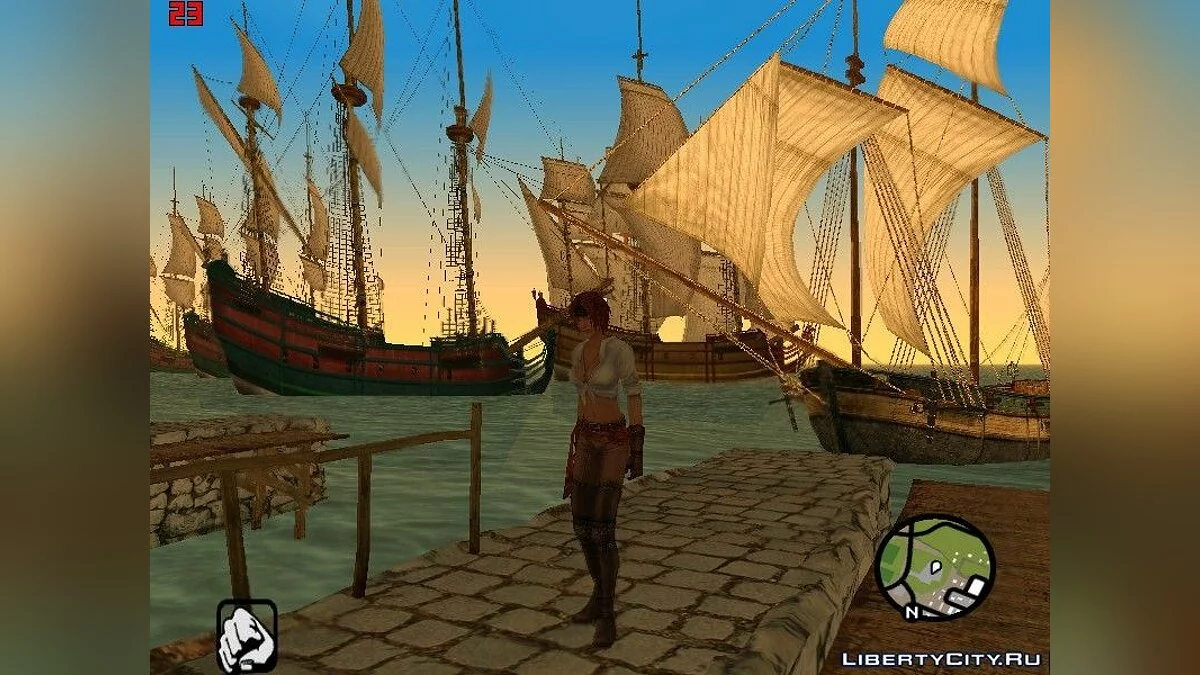Open the circular radar minimap
The height and width of the screenshot is (675, 1200).
pos(934,567)
